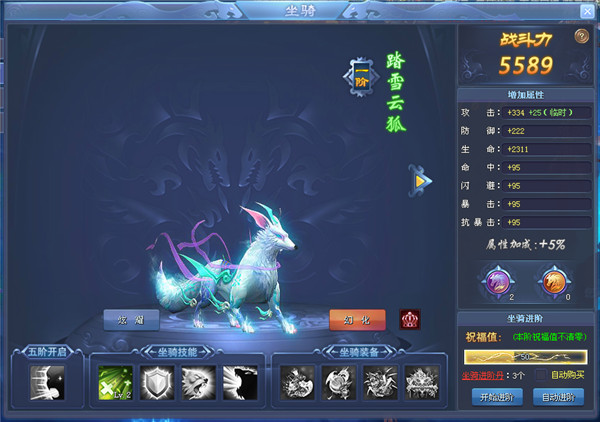Click the 自动进阶 auto-advance button
This screenshot has width=600, height=422.
click(x=560, y=397)
